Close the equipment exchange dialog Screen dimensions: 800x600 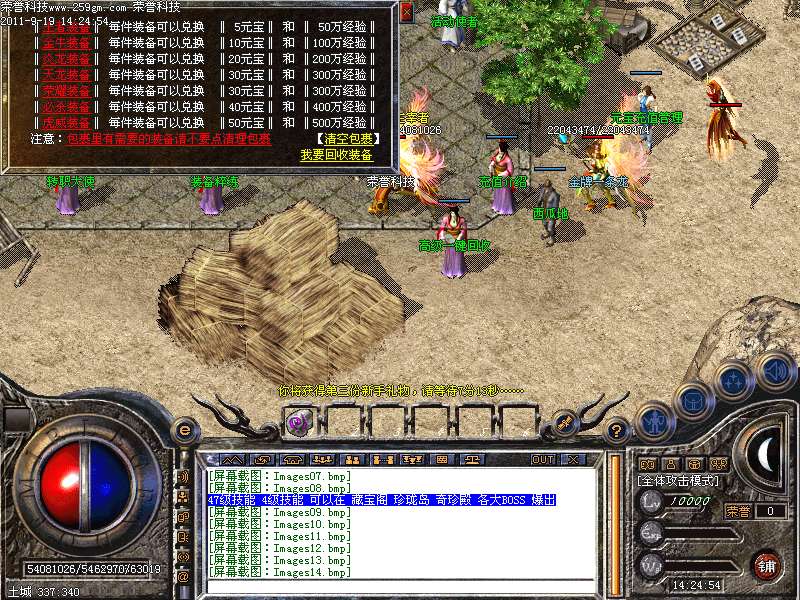point(406,13)
